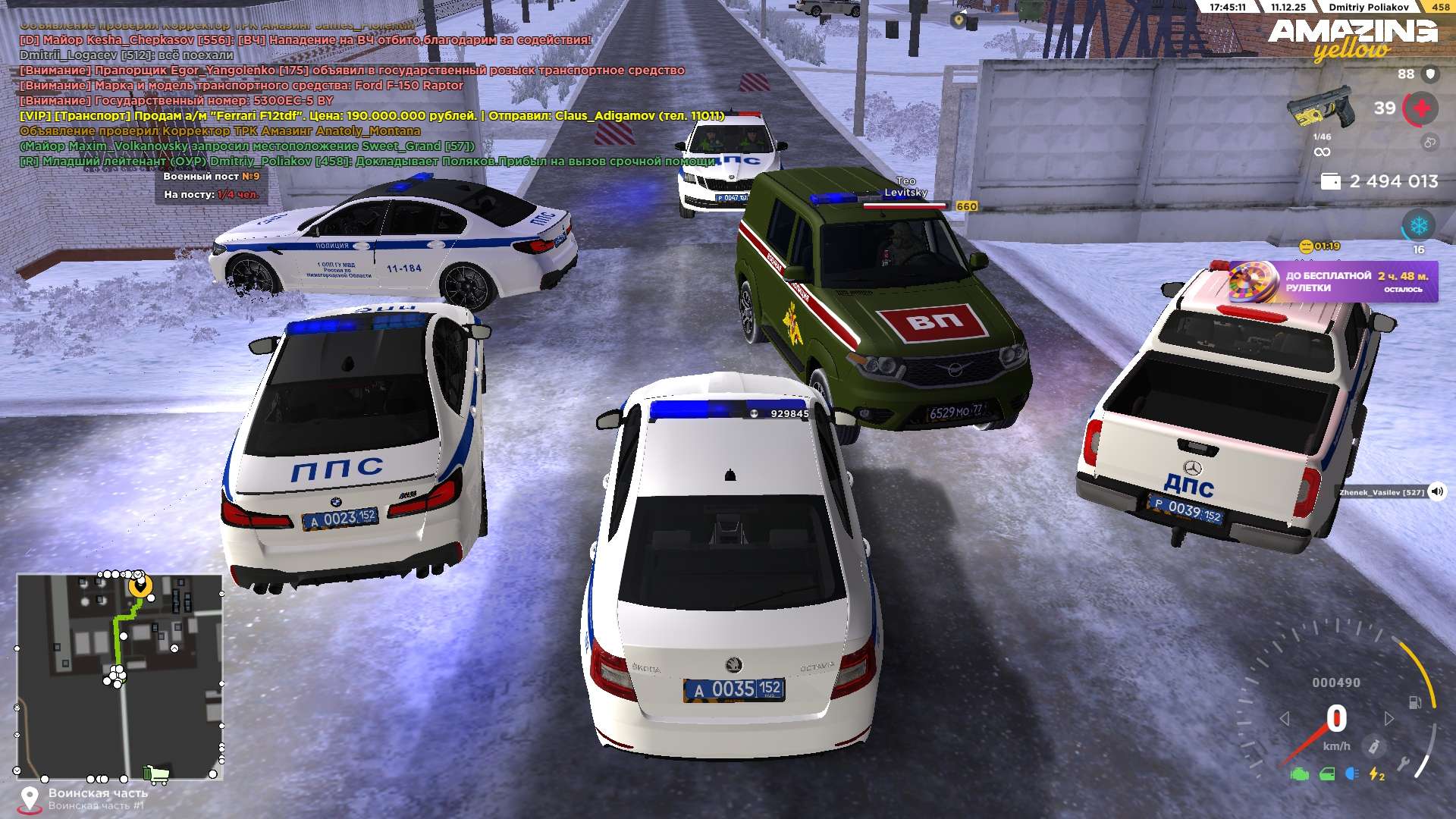Click the red cross health icon

[1421, 108]
